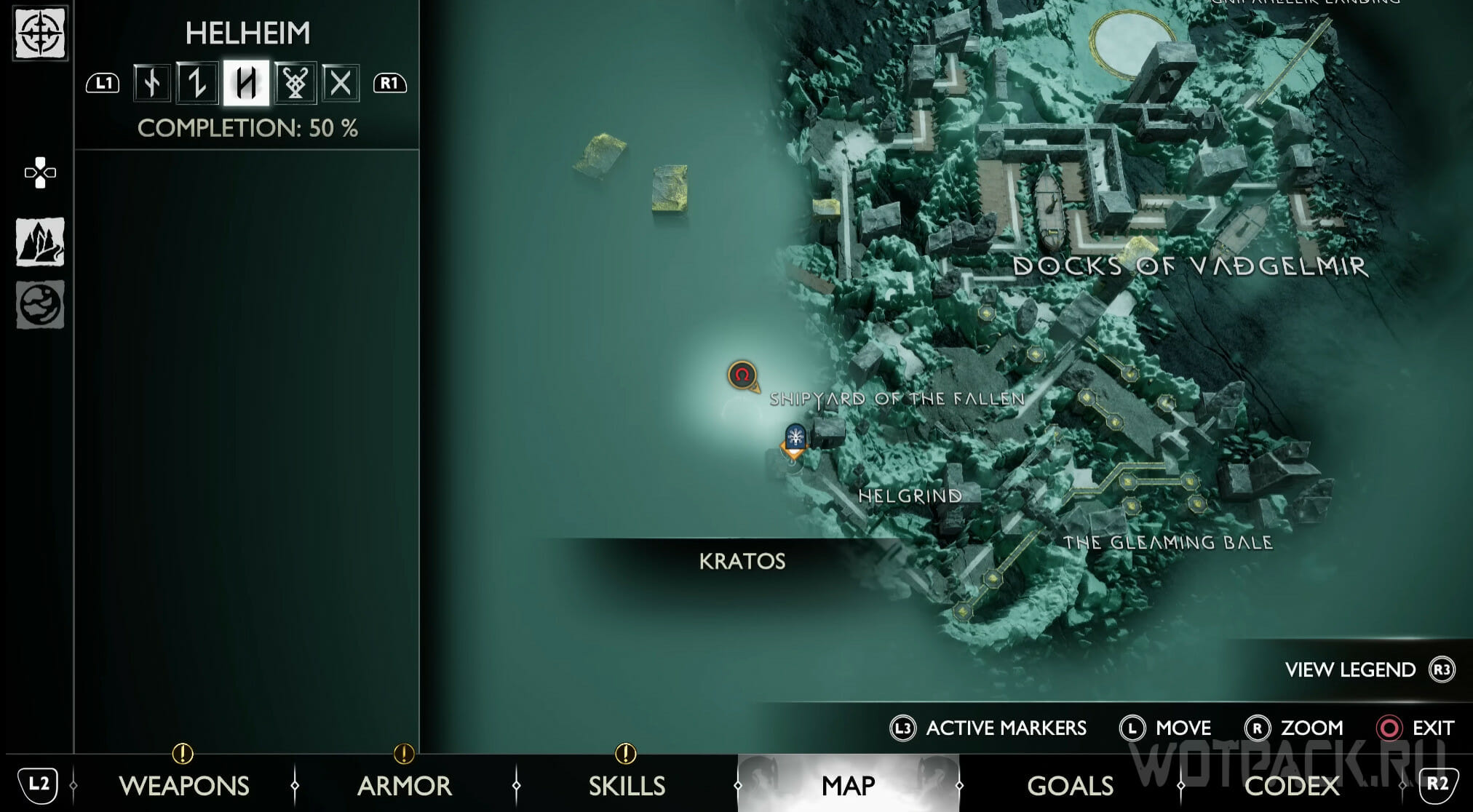Select the highlighted Helheim realm rune
Screen dimensions: 1473x812
tap(246, 83)
